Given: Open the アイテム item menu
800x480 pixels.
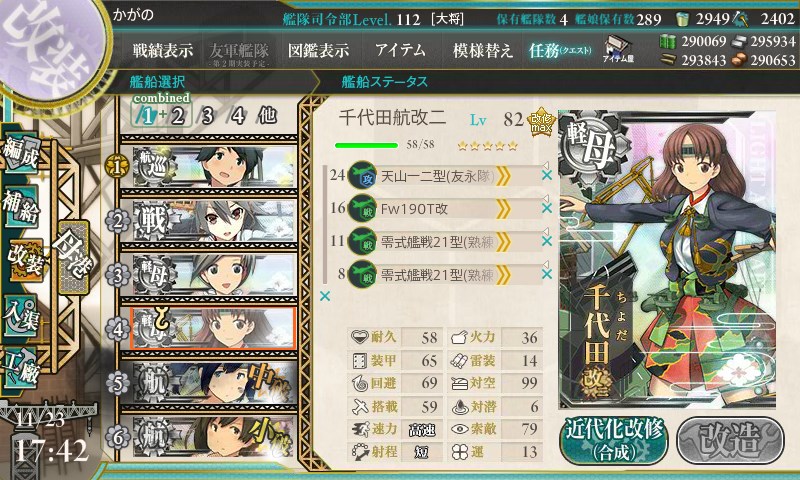Looking at the screenshot, I should [x=400, y=50].
